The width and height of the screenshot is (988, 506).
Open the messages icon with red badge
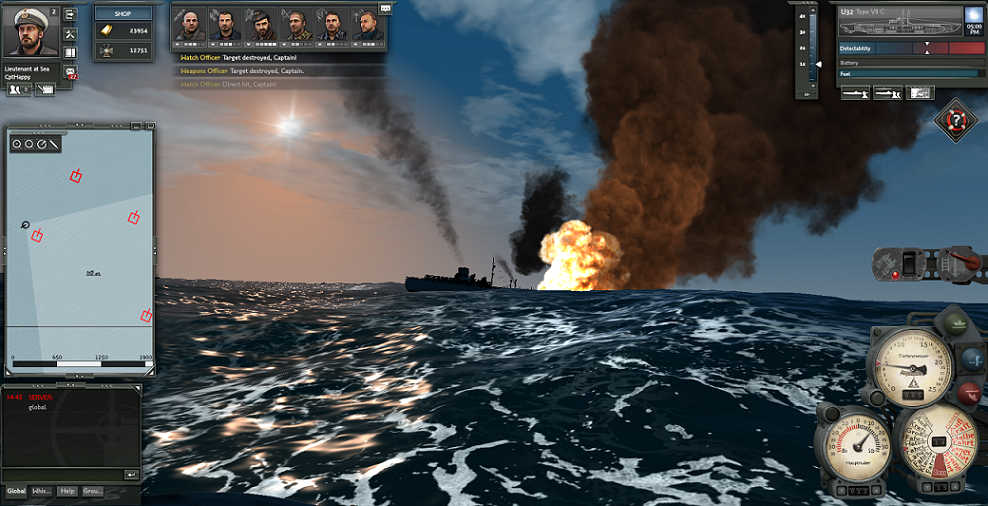(70, 72)
